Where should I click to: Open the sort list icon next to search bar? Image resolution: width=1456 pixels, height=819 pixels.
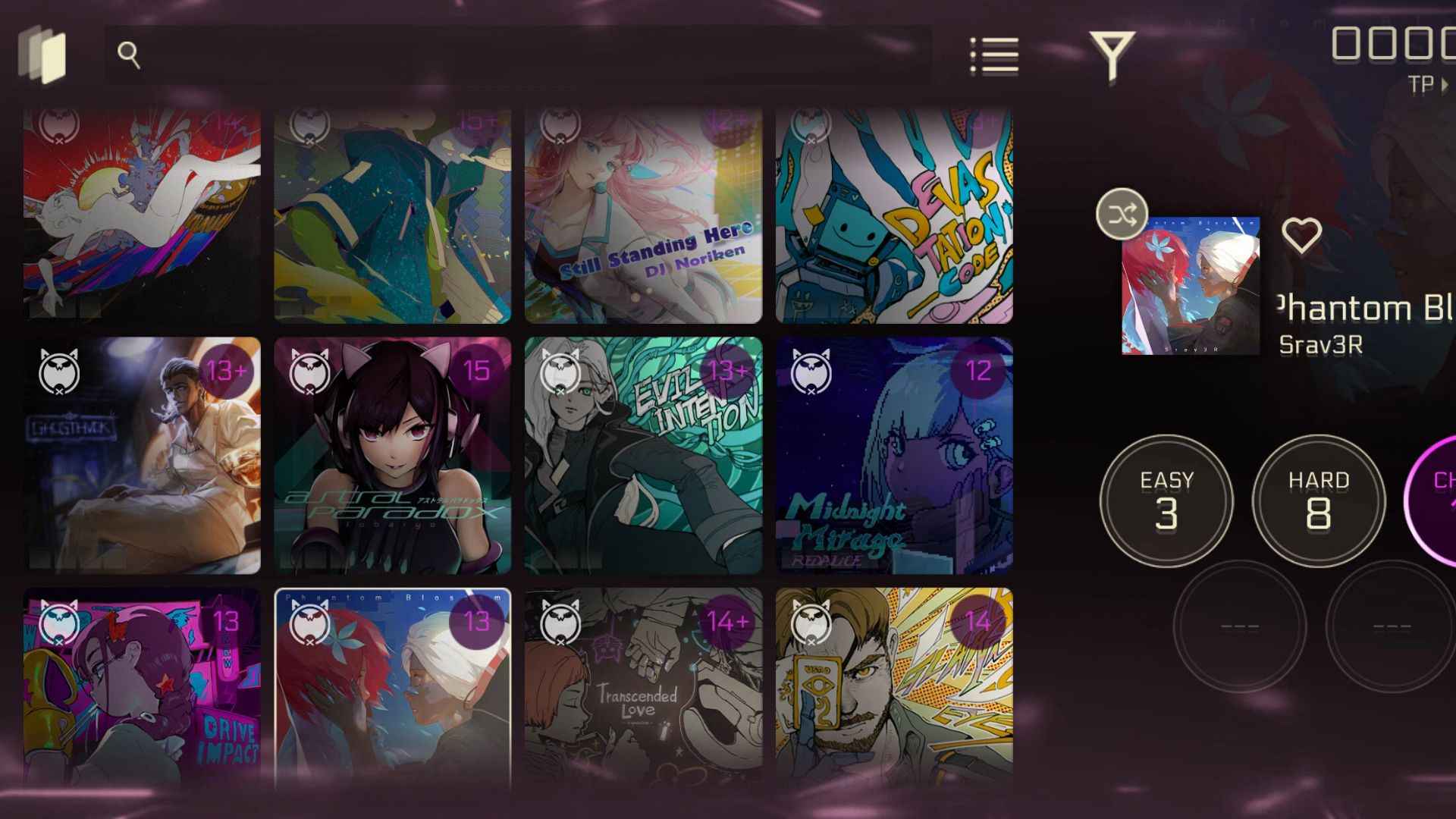[996, 55]
